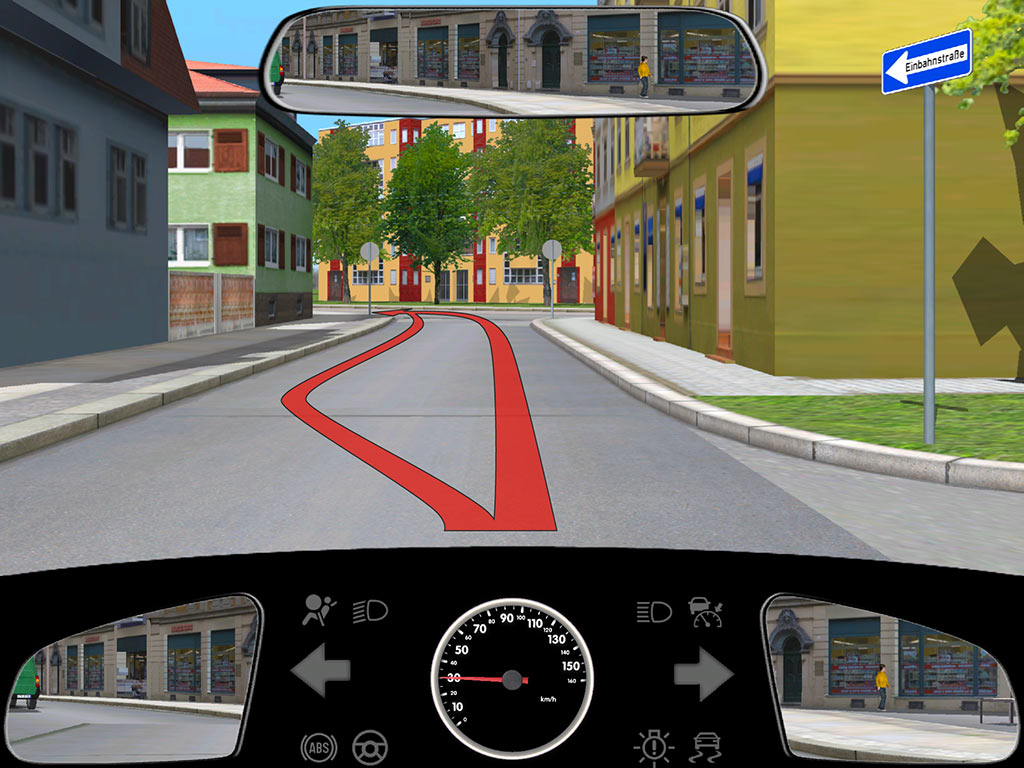1024x768 pixels.
Task: Click the speedometer dial
Action: pyautogui.click(x=512, y=677)
